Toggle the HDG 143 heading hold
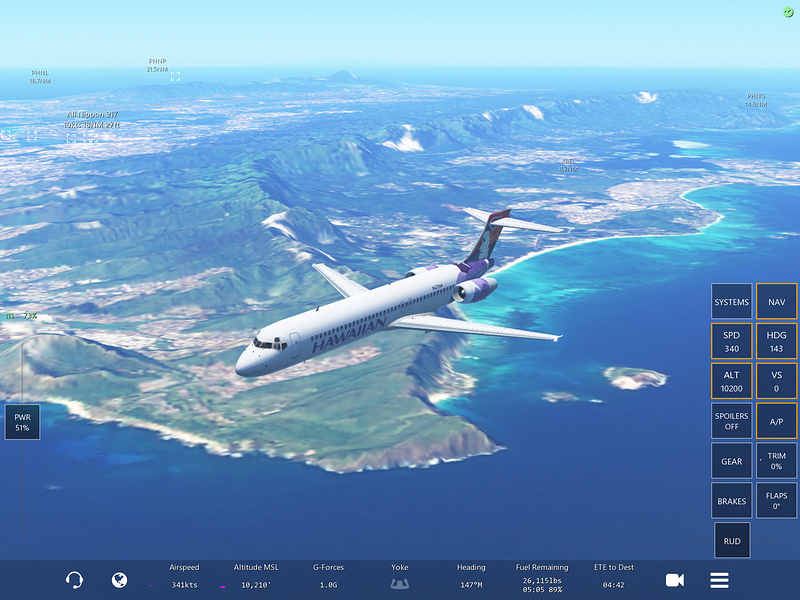The width and height of the screenshot is (800, 600). 776,341
